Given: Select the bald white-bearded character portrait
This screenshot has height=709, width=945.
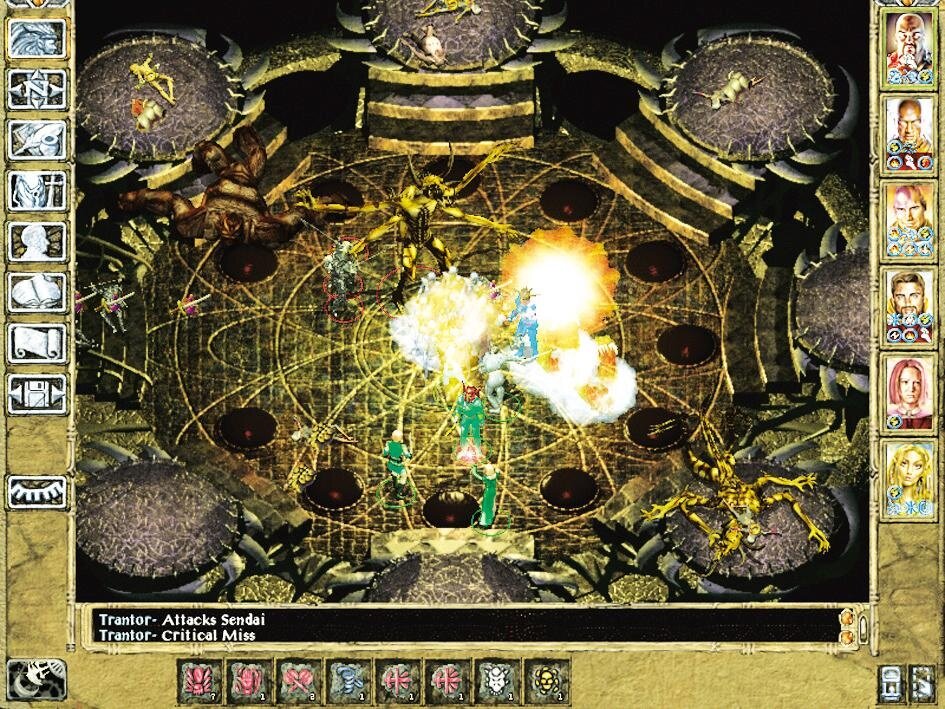Looking at the screenshot, I should click(908, 47).
